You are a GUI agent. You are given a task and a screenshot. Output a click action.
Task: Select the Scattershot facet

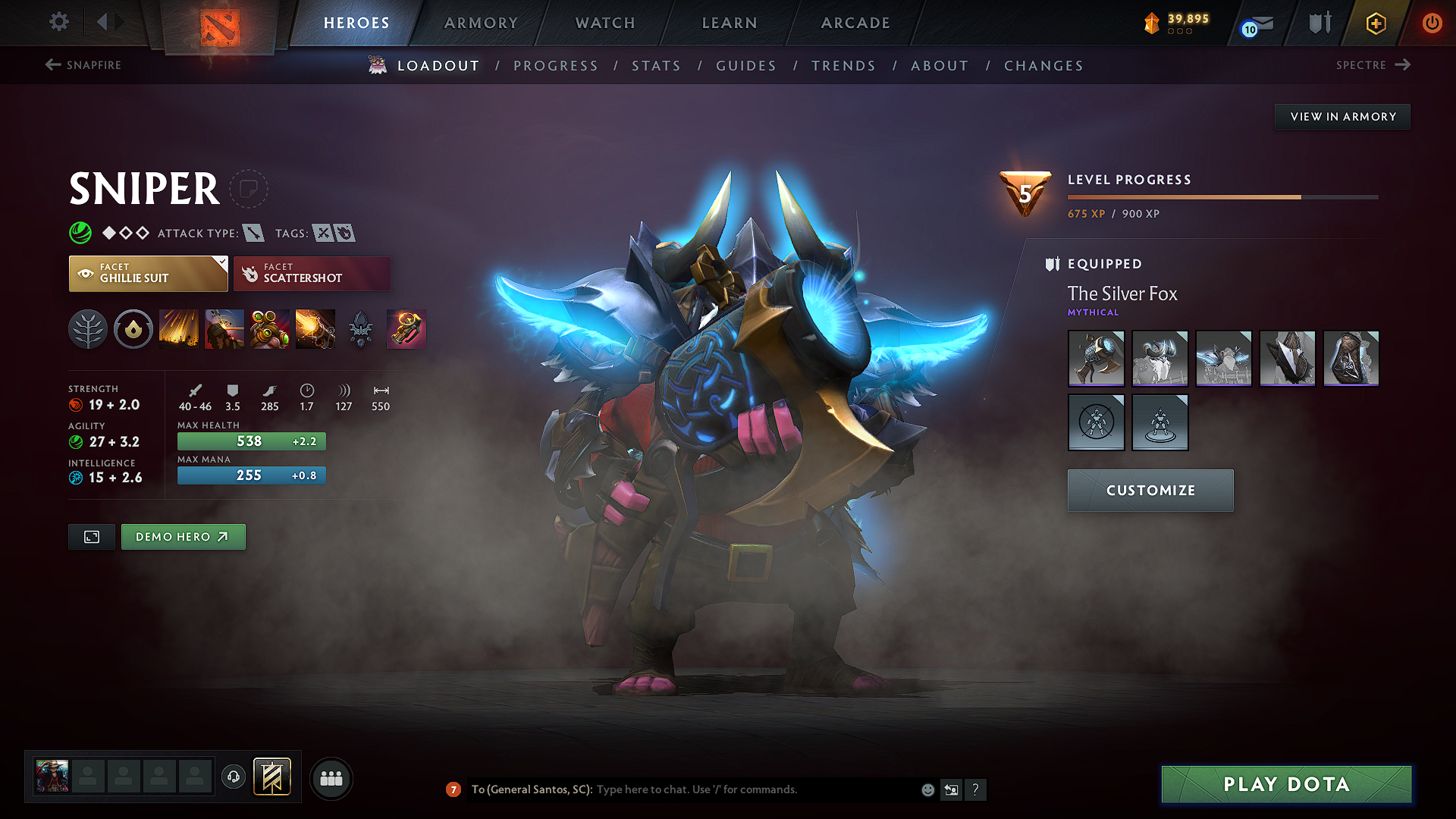[x=312, y=273]
